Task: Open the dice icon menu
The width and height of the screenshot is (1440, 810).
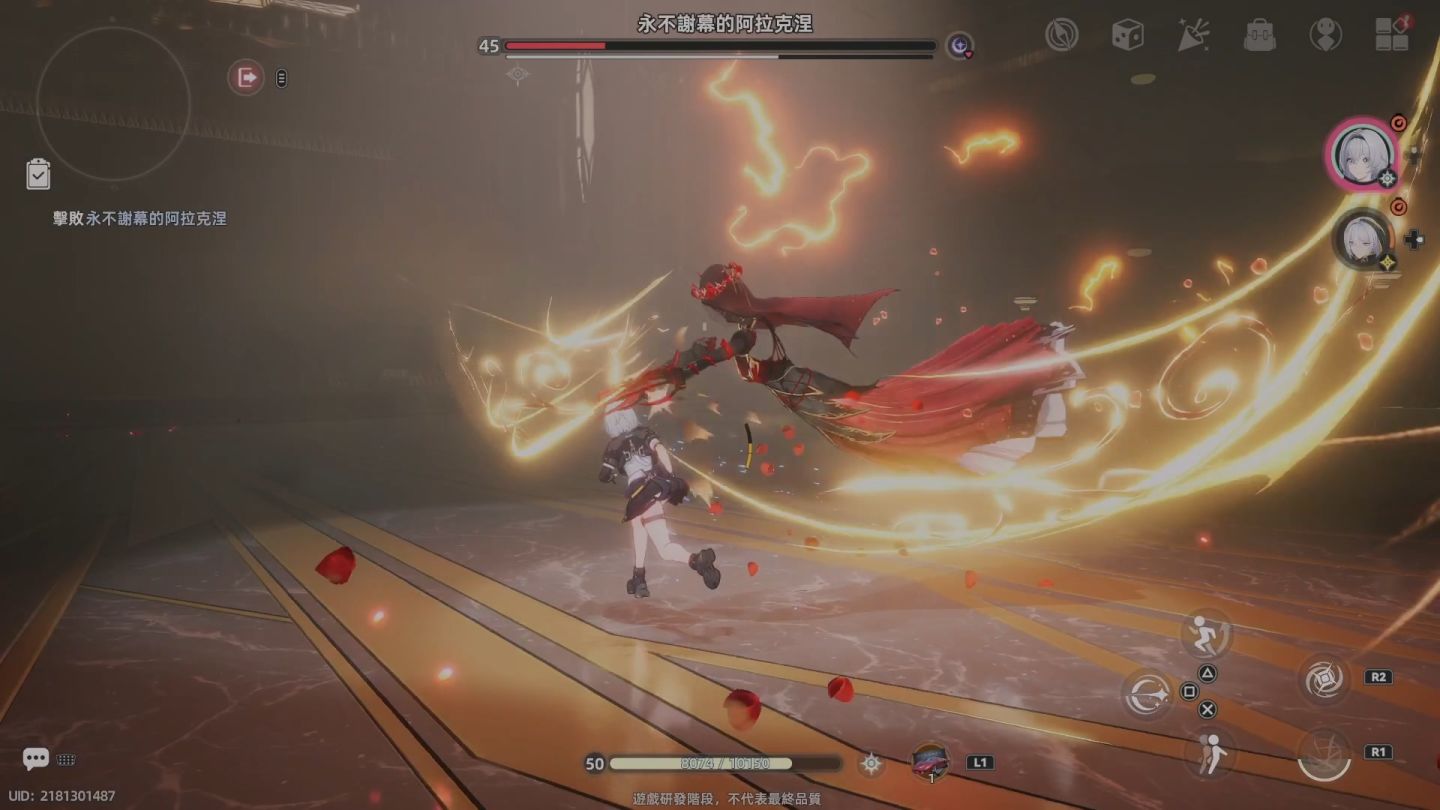Action: point(1127,35)
